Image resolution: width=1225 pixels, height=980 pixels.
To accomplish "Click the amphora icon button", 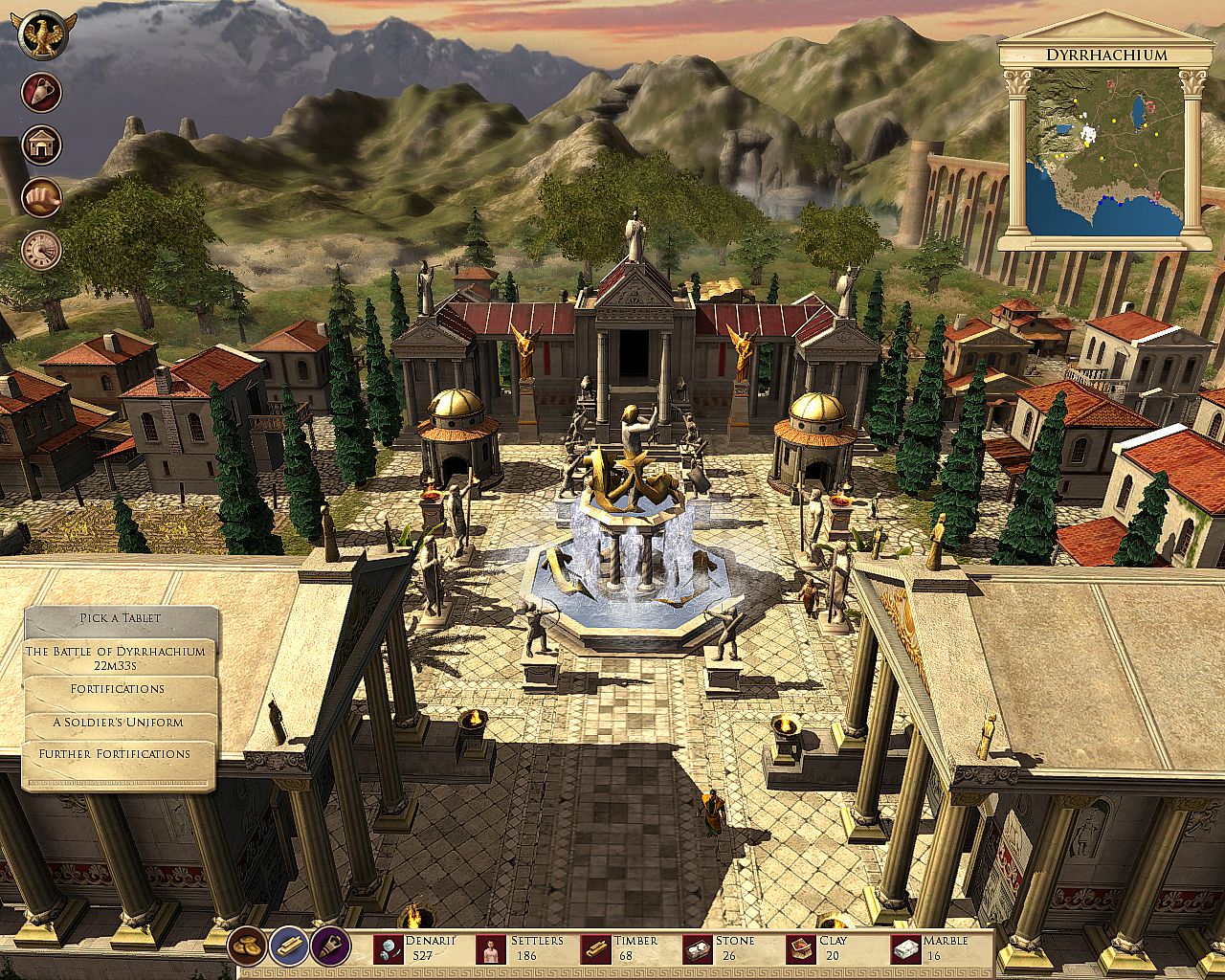I will click(x=42, y=92).
